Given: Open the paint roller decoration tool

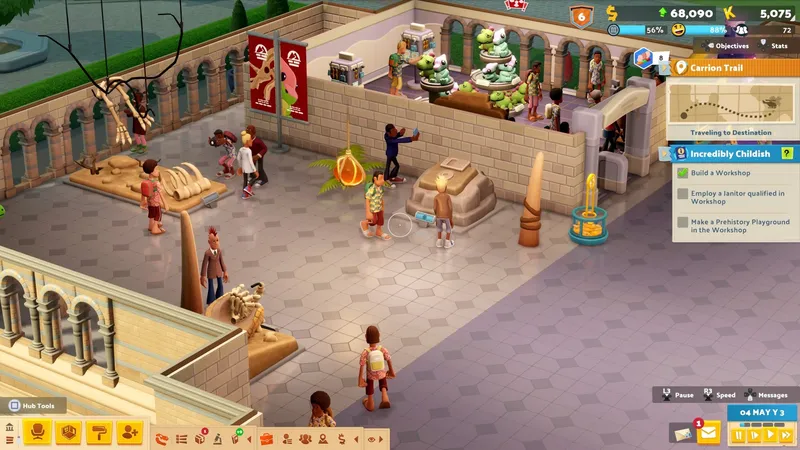Looking at the screenshot, I should click(100, 432).
